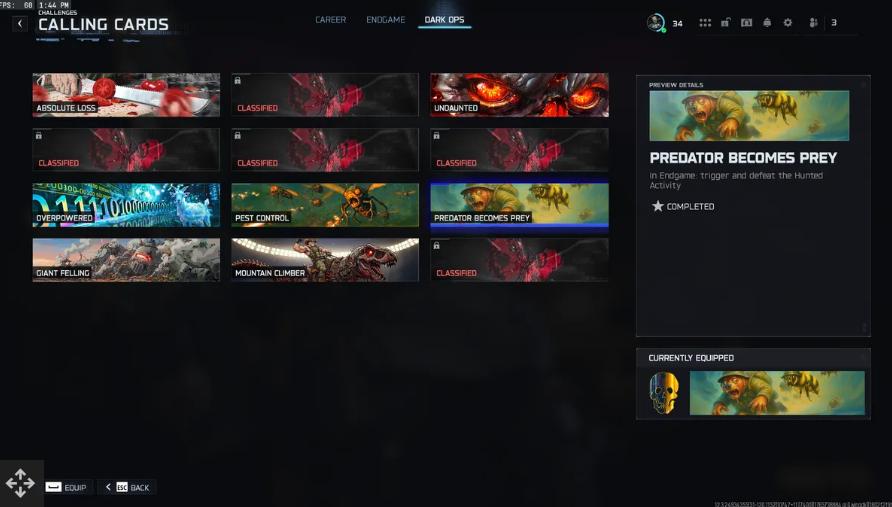Image resolution: width=892 pixels, height=507 pixels.
Task: Click the equipped skull emblem
Action: tap(664, 393)
